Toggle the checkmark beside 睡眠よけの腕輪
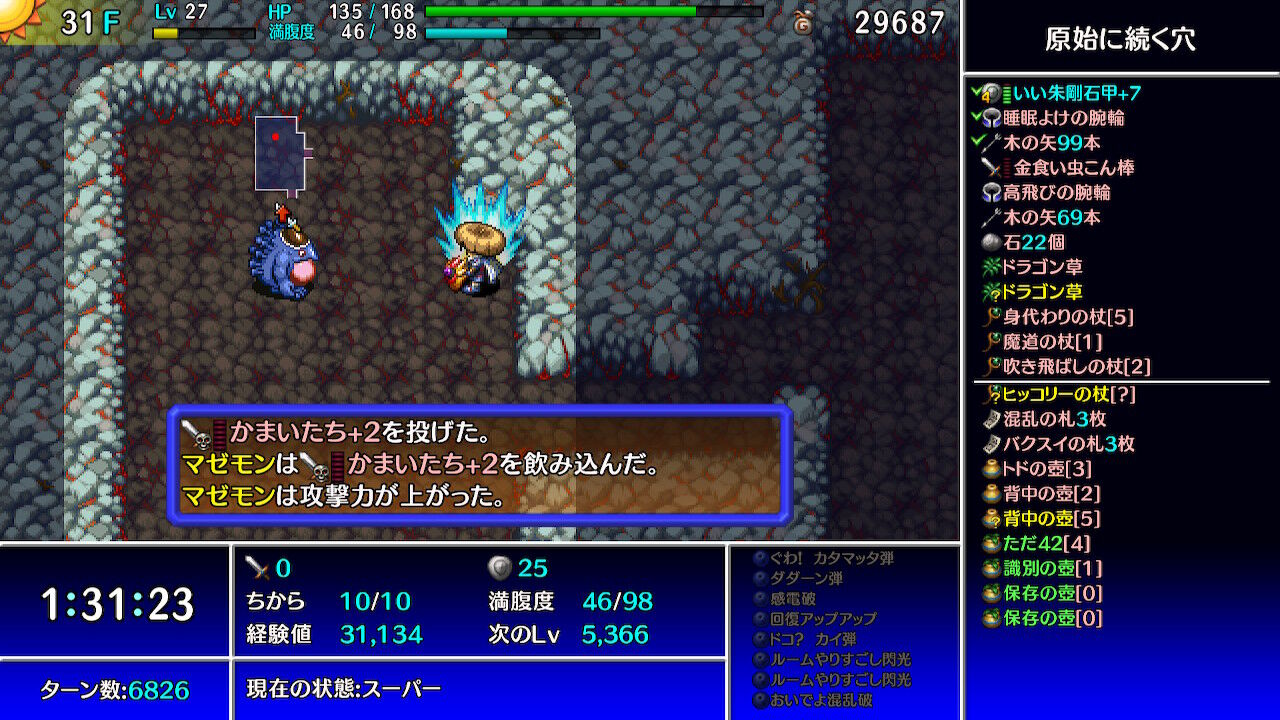This screenshot has width=1280, height=720. tap(975, 118)
